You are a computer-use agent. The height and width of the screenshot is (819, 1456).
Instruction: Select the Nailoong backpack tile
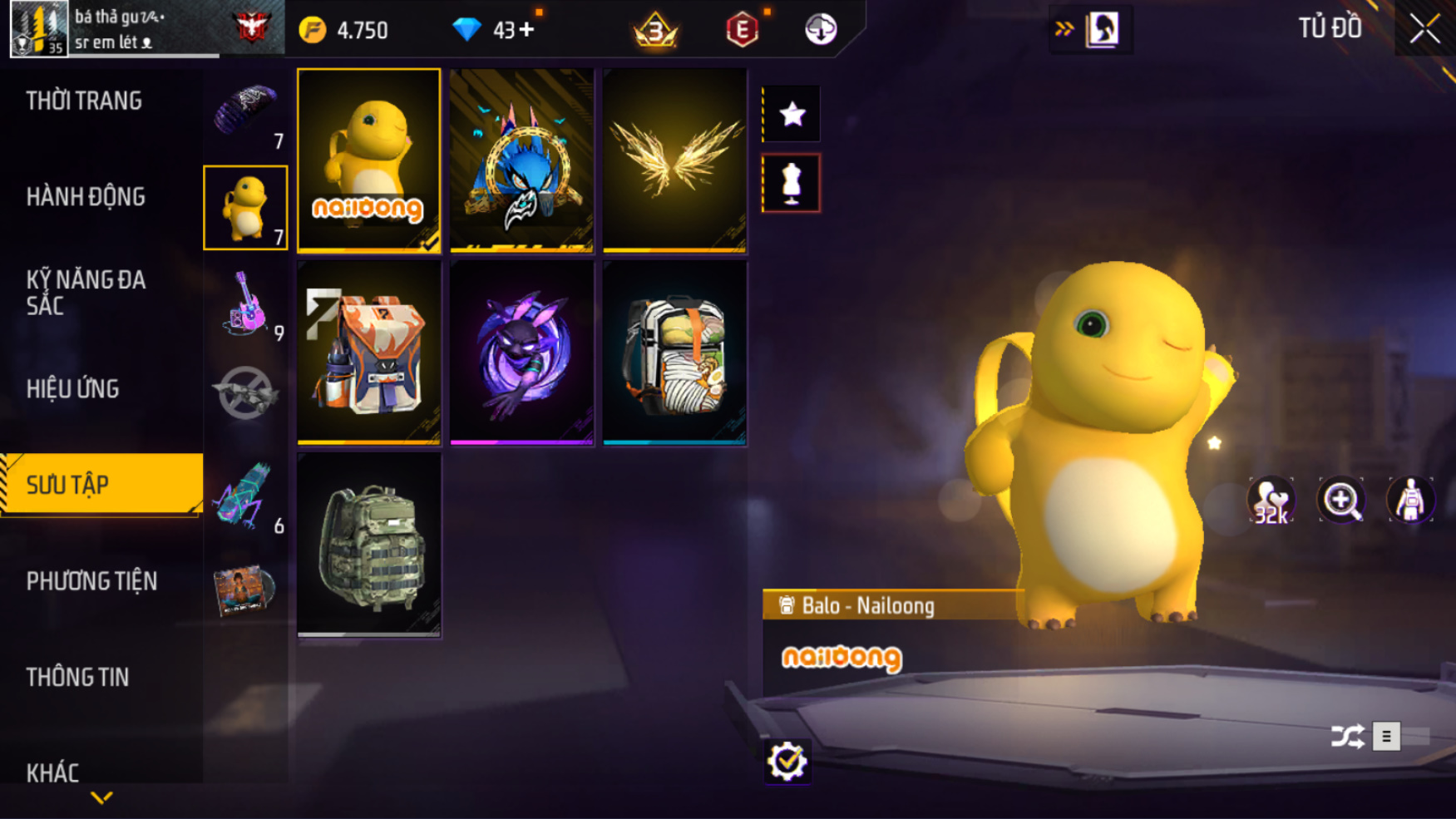click(369, 160)
